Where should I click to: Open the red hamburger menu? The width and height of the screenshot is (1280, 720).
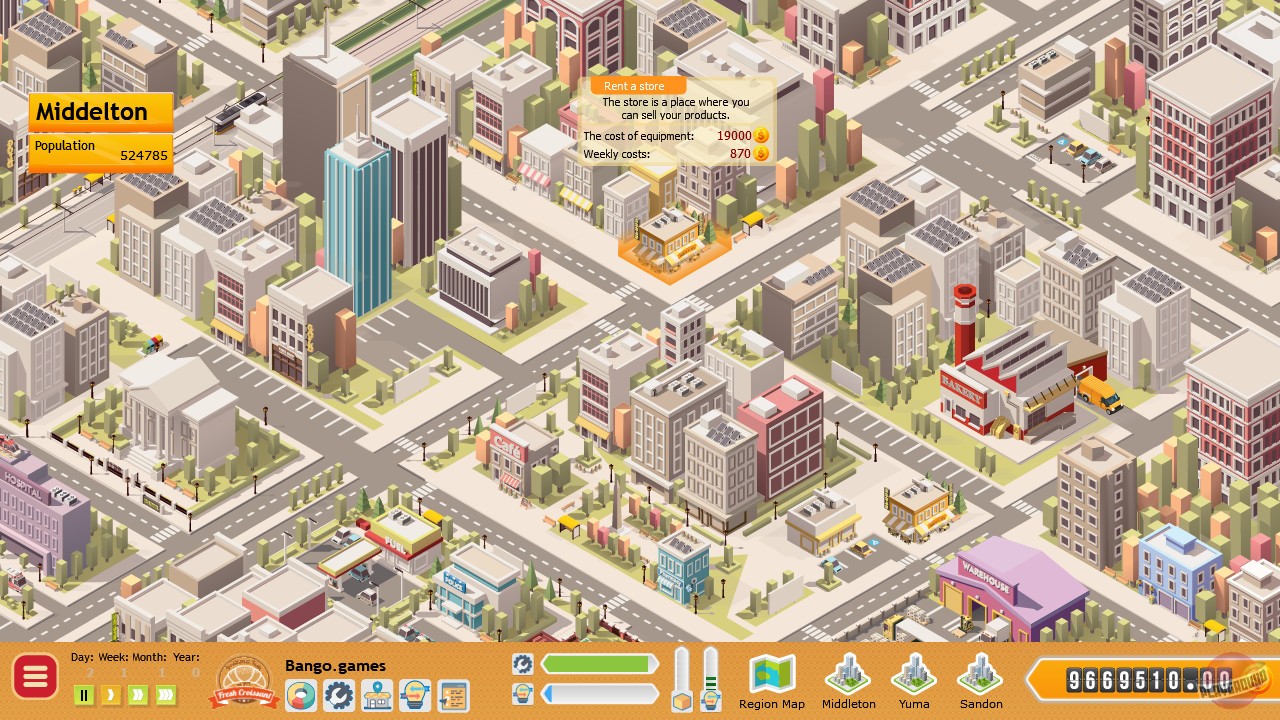coord(35,677)
